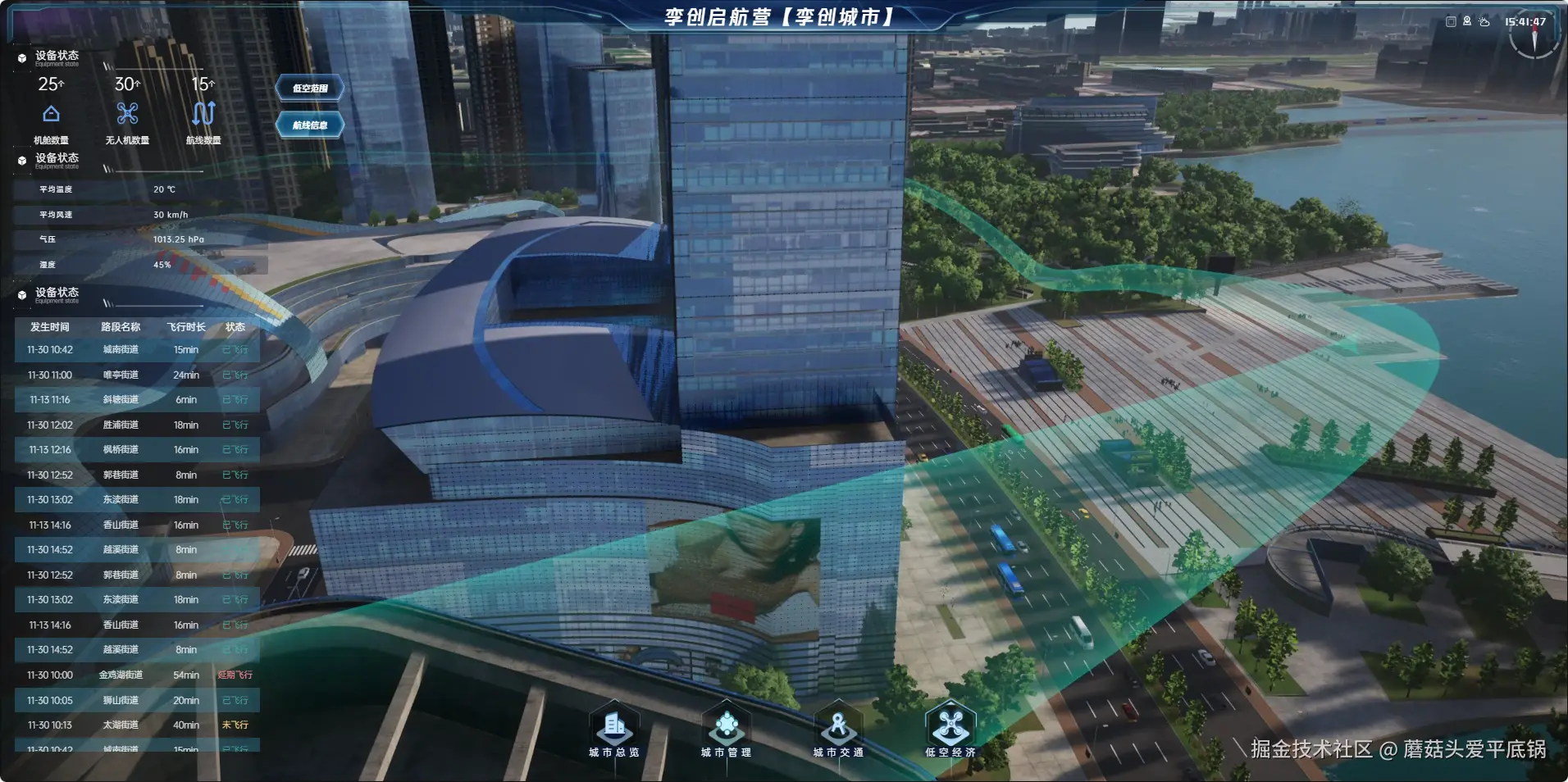
Task: Choose the 斜塘街道 6min flight row
Action: pyautogui.click(x=137, y=400)
